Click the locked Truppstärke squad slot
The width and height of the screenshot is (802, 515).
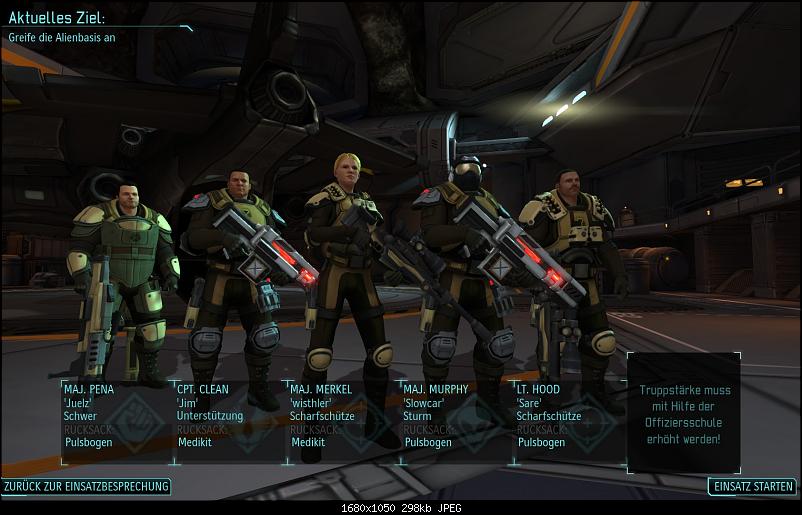684,412
